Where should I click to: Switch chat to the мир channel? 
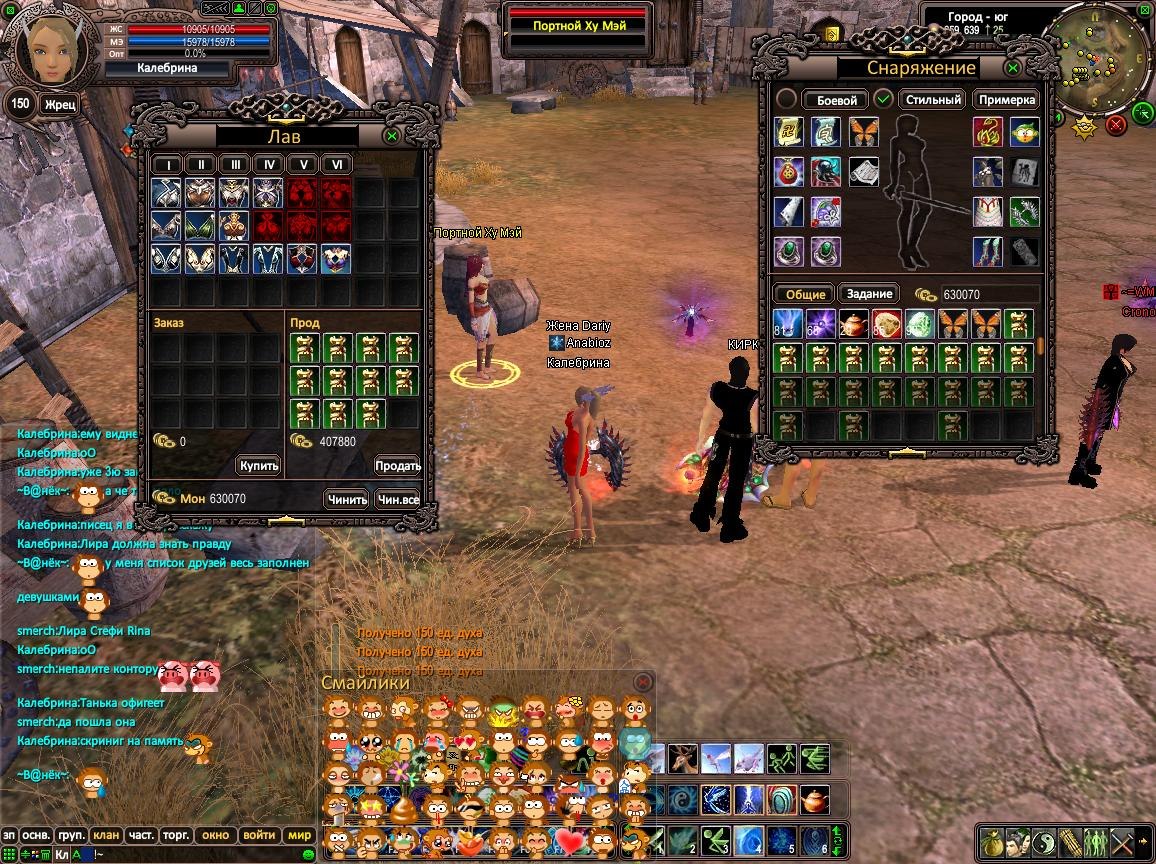(299, 835)
